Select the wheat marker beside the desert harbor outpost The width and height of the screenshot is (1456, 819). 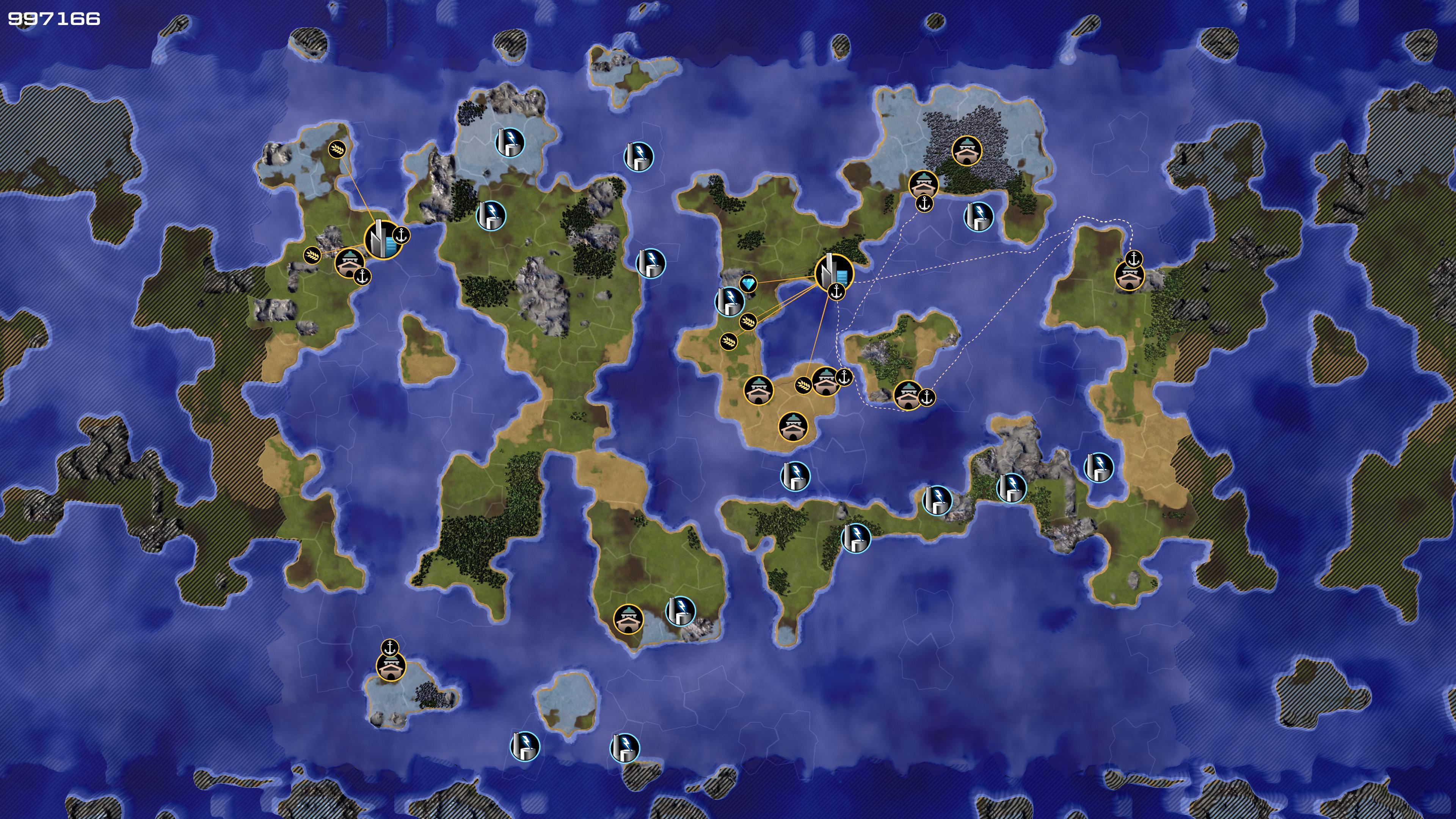tap(803, 386)
